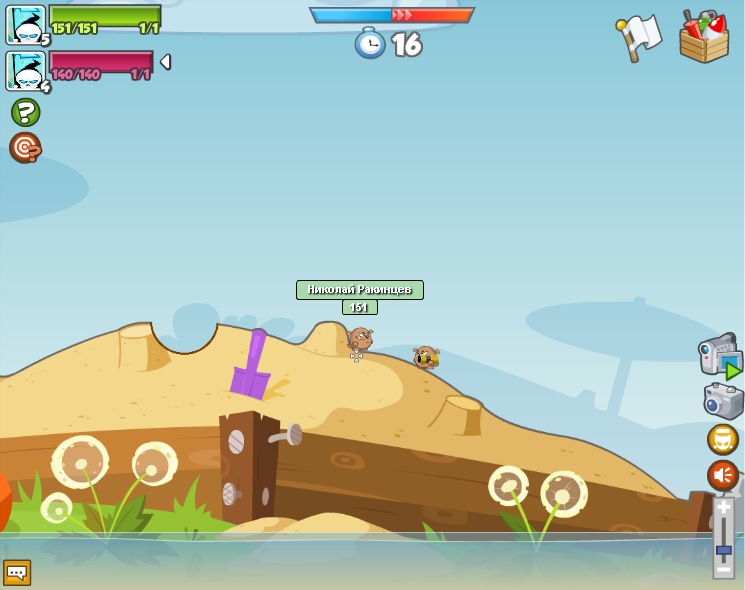Open the weapons crate inventory
The image size is (745, 590).
tap(704, 38)
